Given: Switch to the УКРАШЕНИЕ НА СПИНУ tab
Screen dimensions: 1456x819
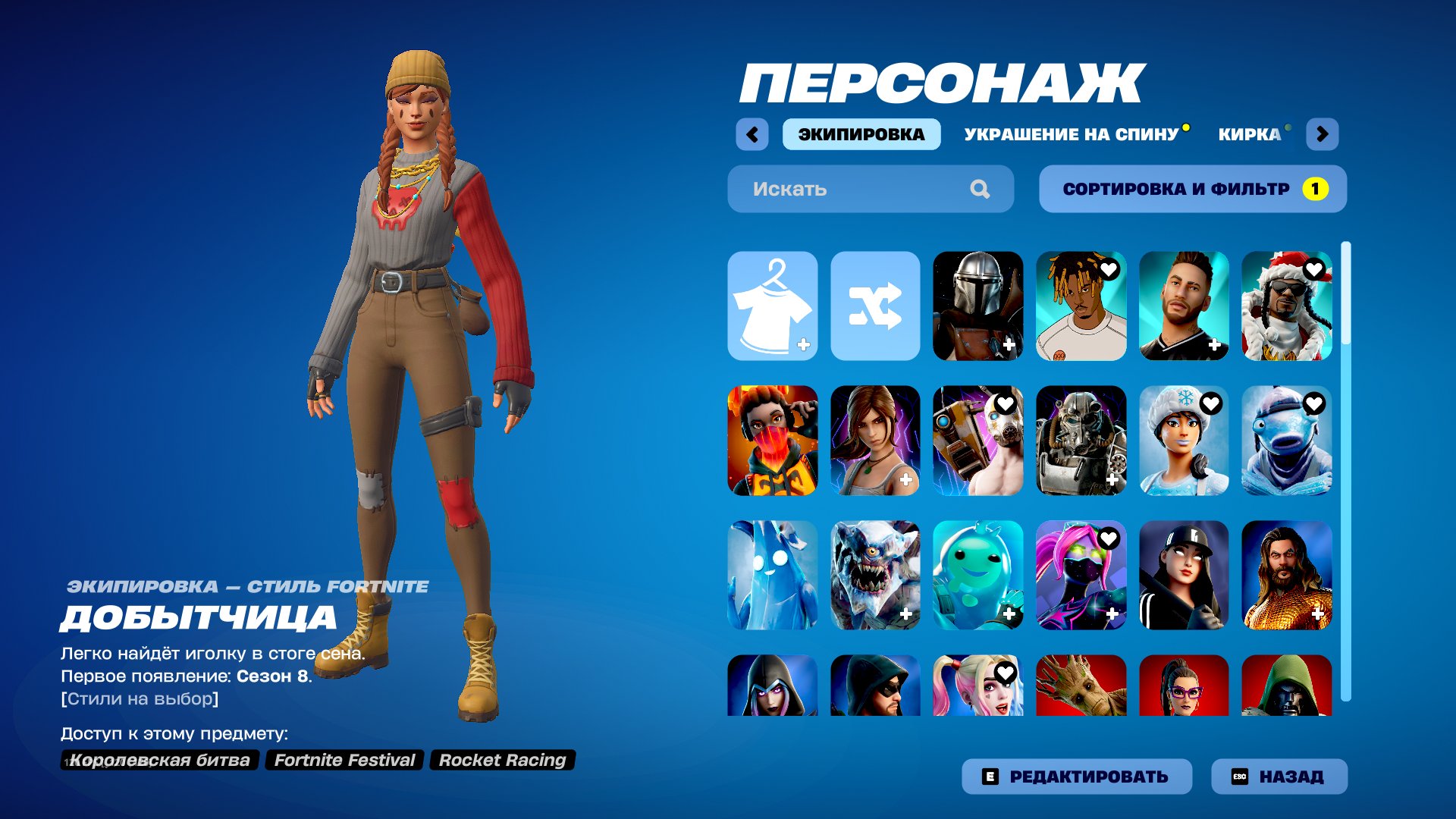Looking at the screenshot, I should [1071, 133].
